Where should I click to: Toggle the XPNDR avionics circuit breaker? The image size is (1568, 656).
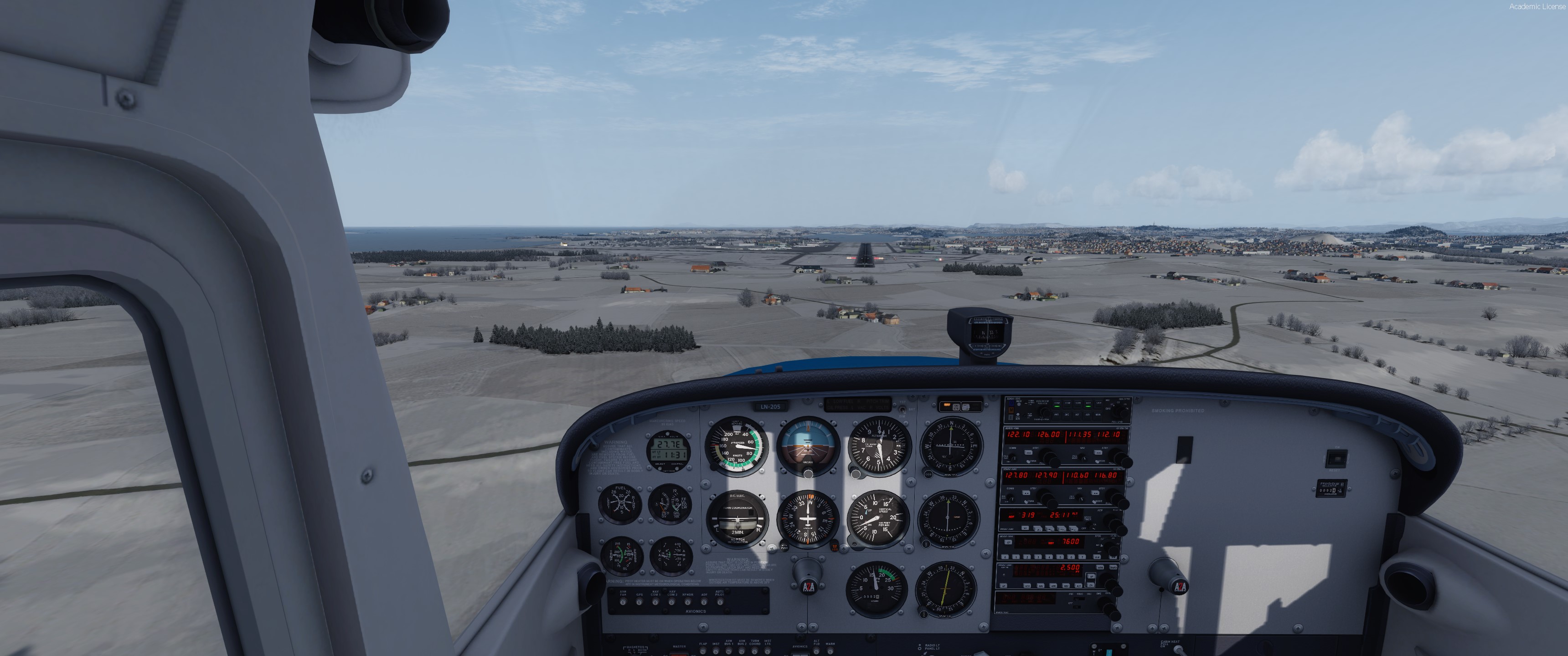pos(688,602)
